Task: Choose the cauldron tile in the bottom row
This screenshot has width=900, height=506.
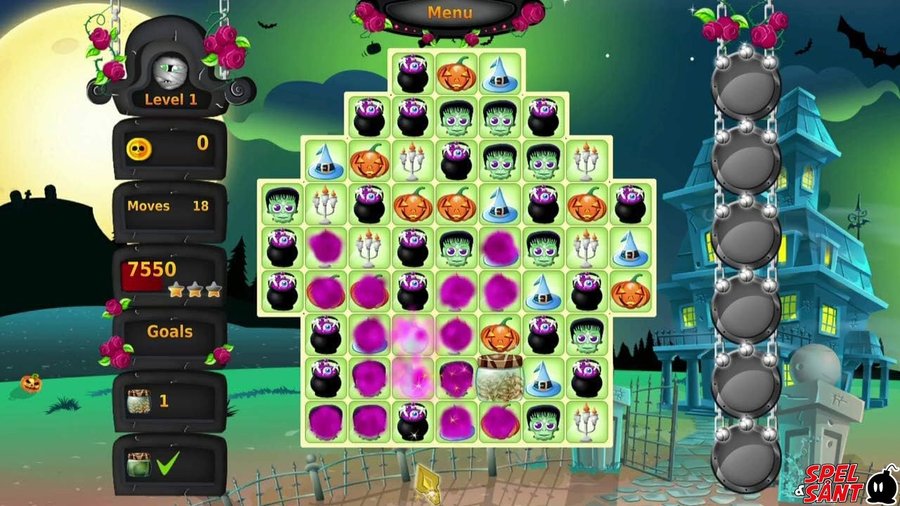Action: [x=410, y=422]
